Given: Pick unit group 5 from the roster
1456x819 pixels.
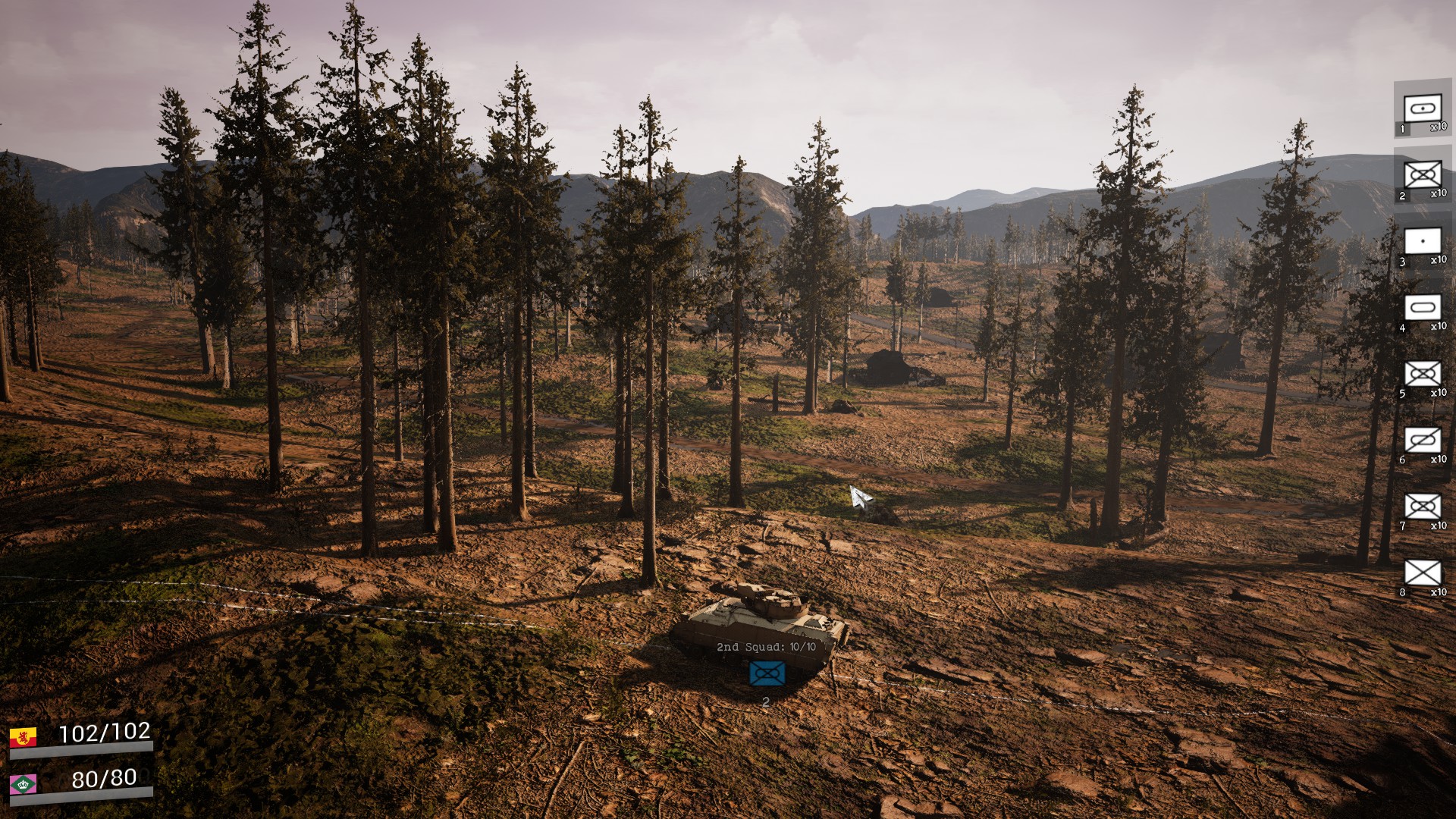Looking at the screenshot, I should [x=1422, y=375].
